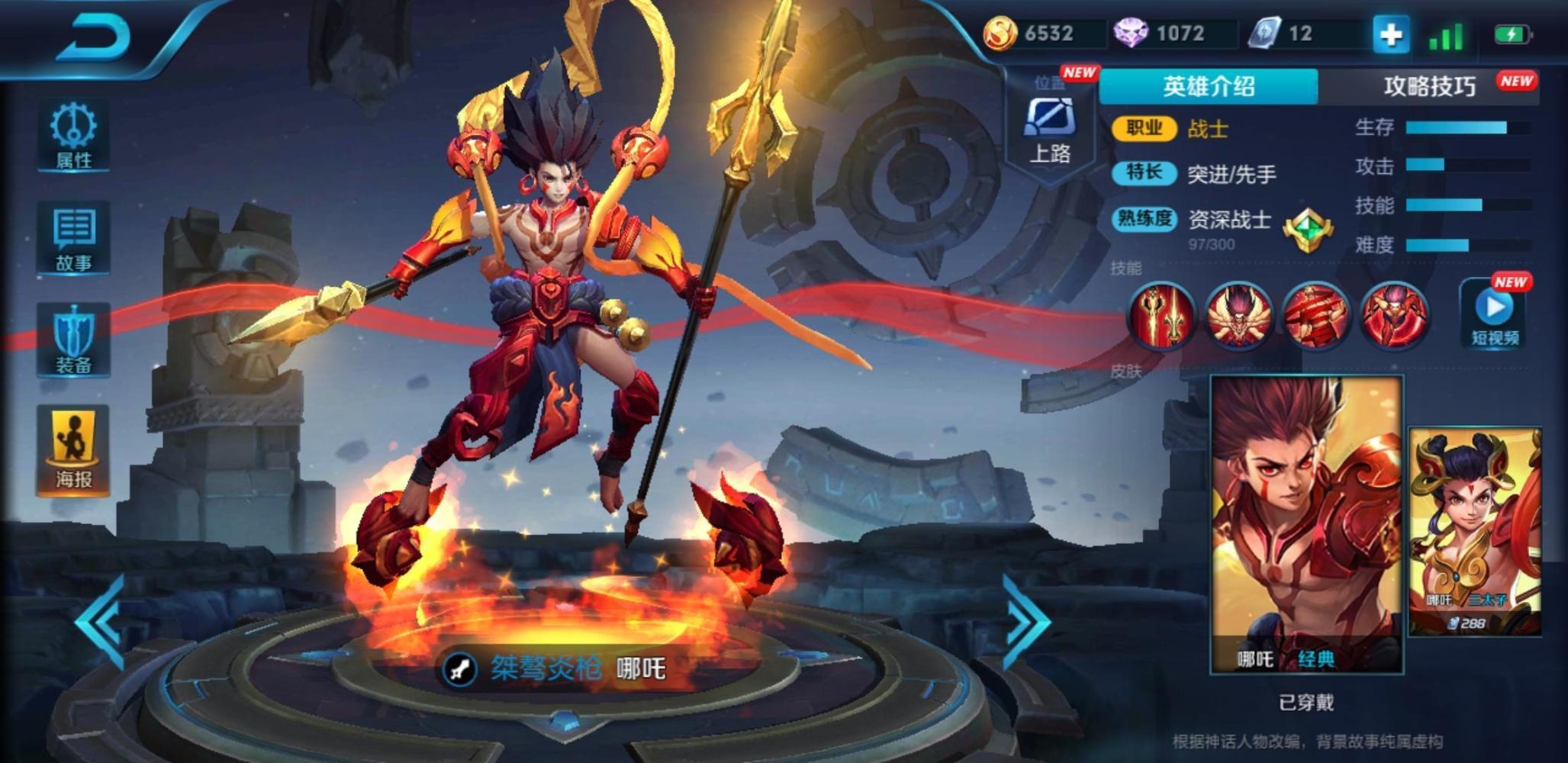The image size is (1568, 763).
Task: Open the 故事 story page
Action: click(x=73, y=239)
